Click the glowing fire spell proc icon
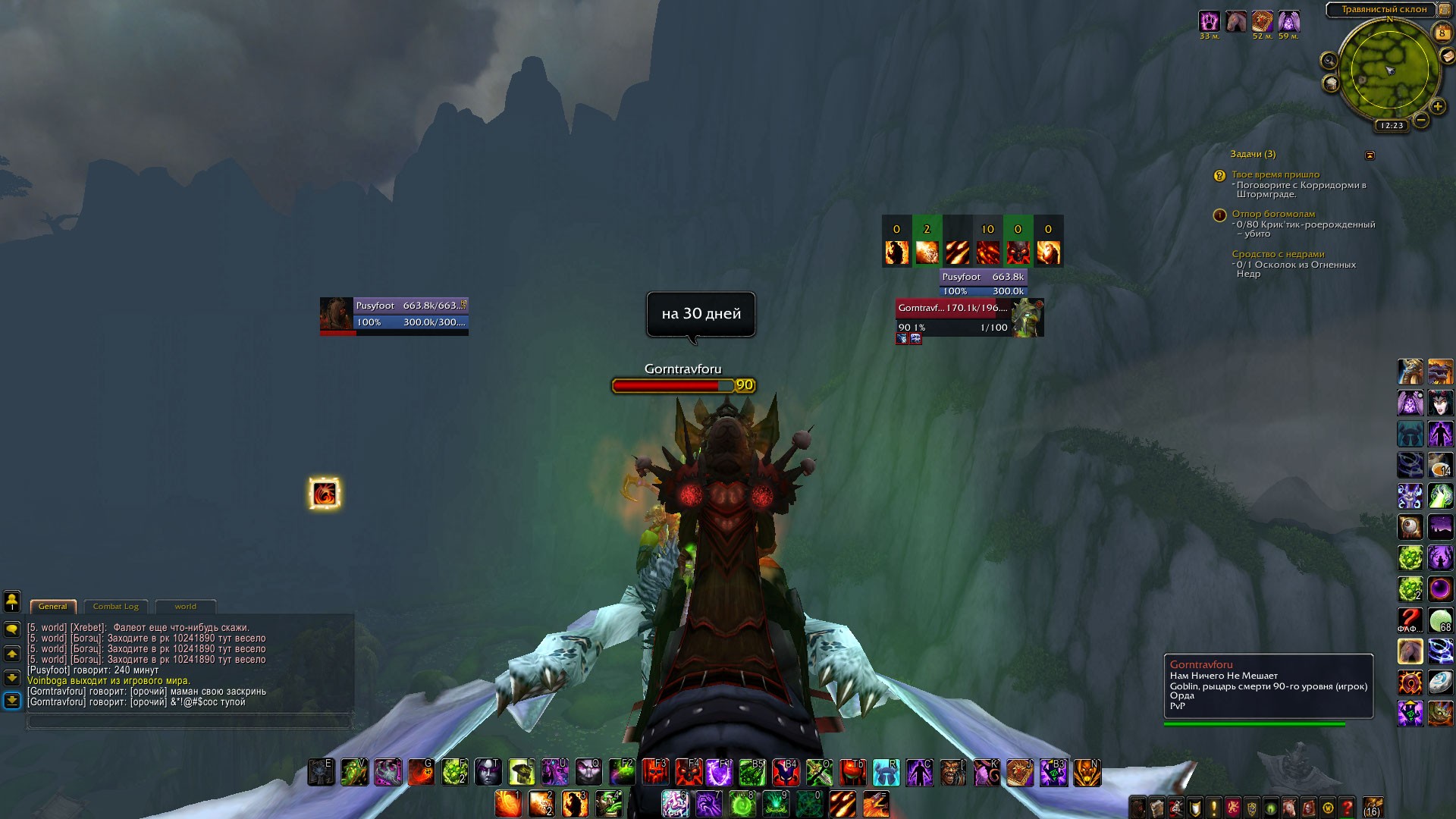 325,494
